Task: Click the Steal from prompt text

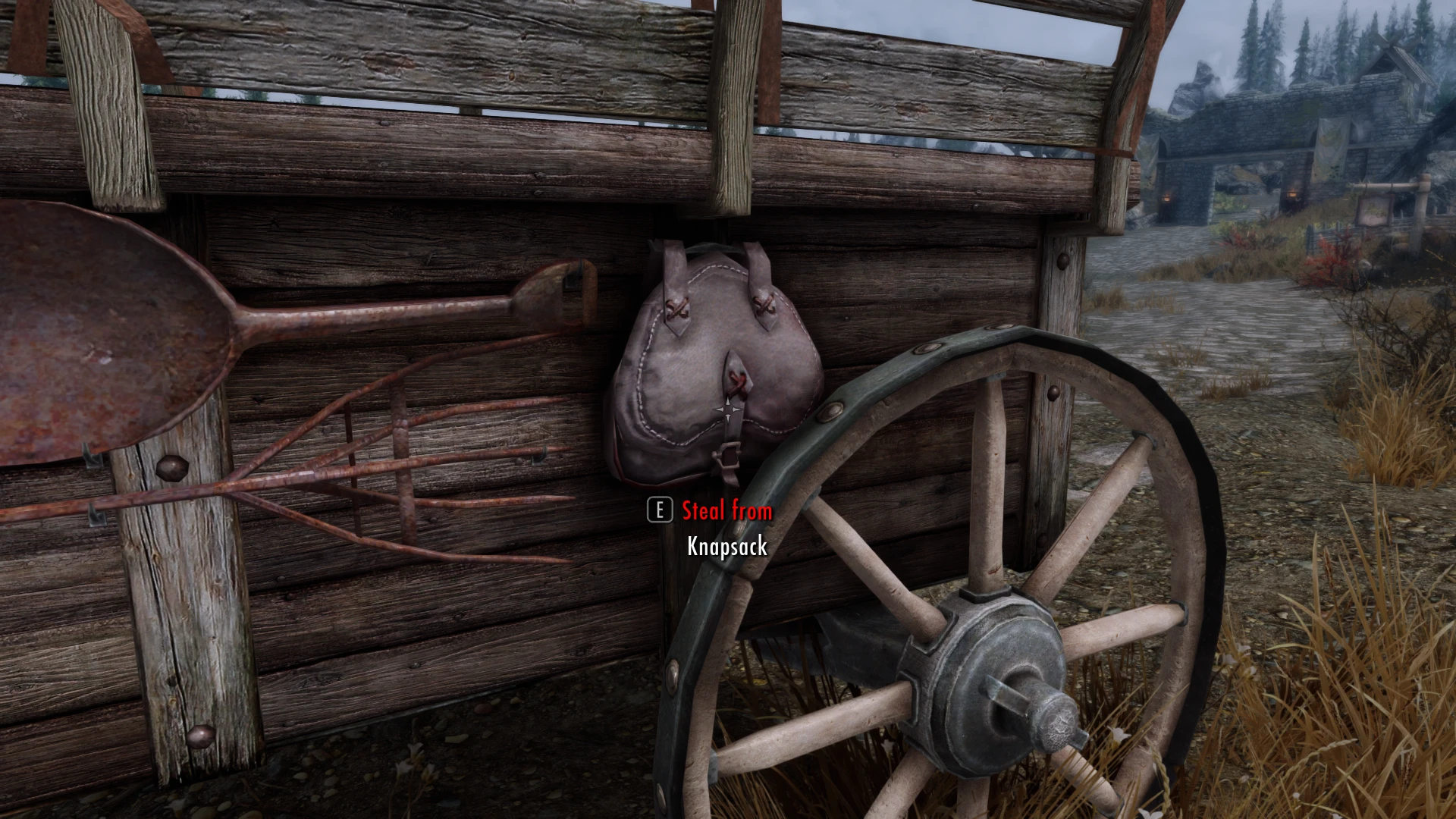Action: [726, 511]
